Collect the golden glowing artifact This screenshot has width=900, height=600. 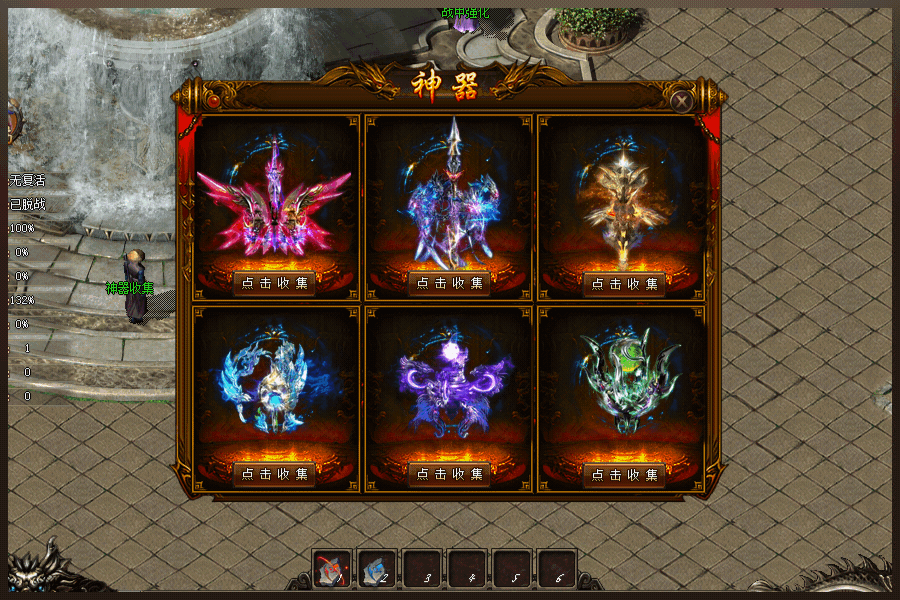(x=624, y=283)
